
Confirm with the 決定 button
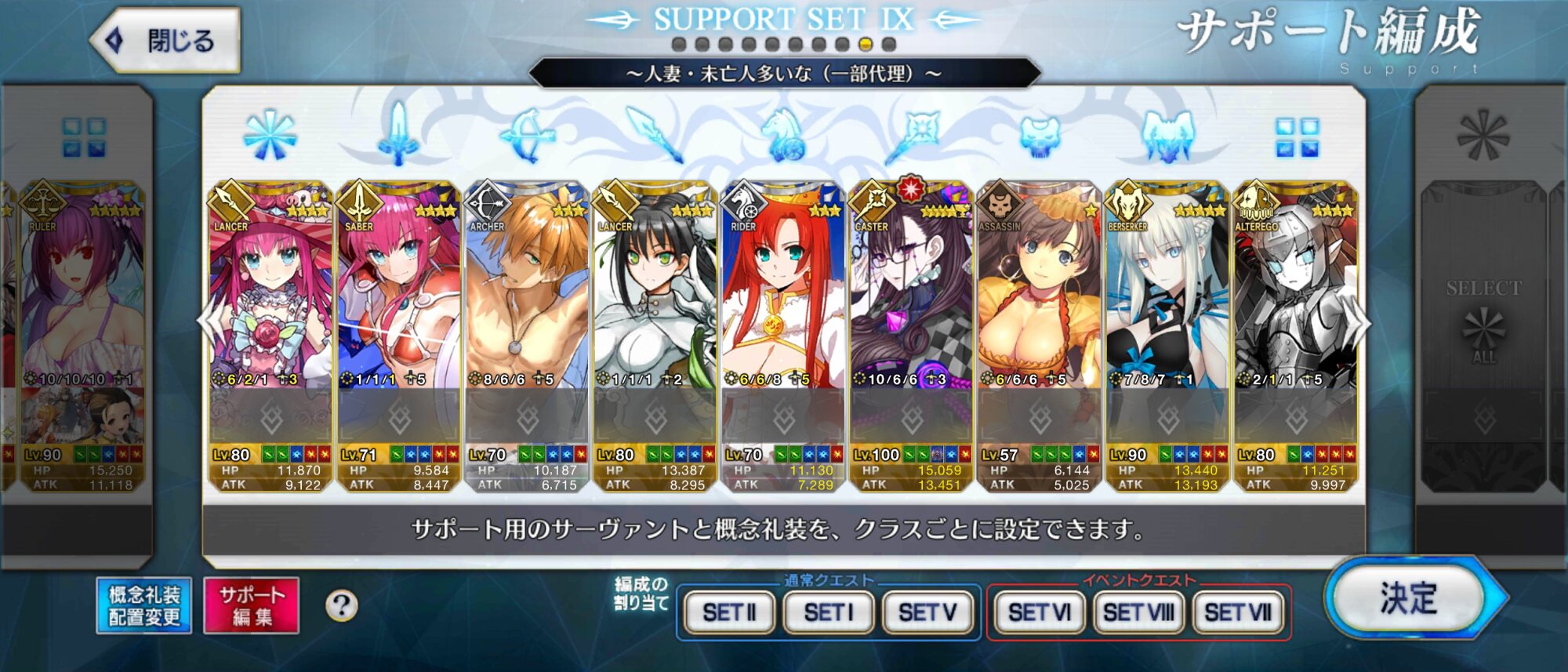coord(1409,600)
